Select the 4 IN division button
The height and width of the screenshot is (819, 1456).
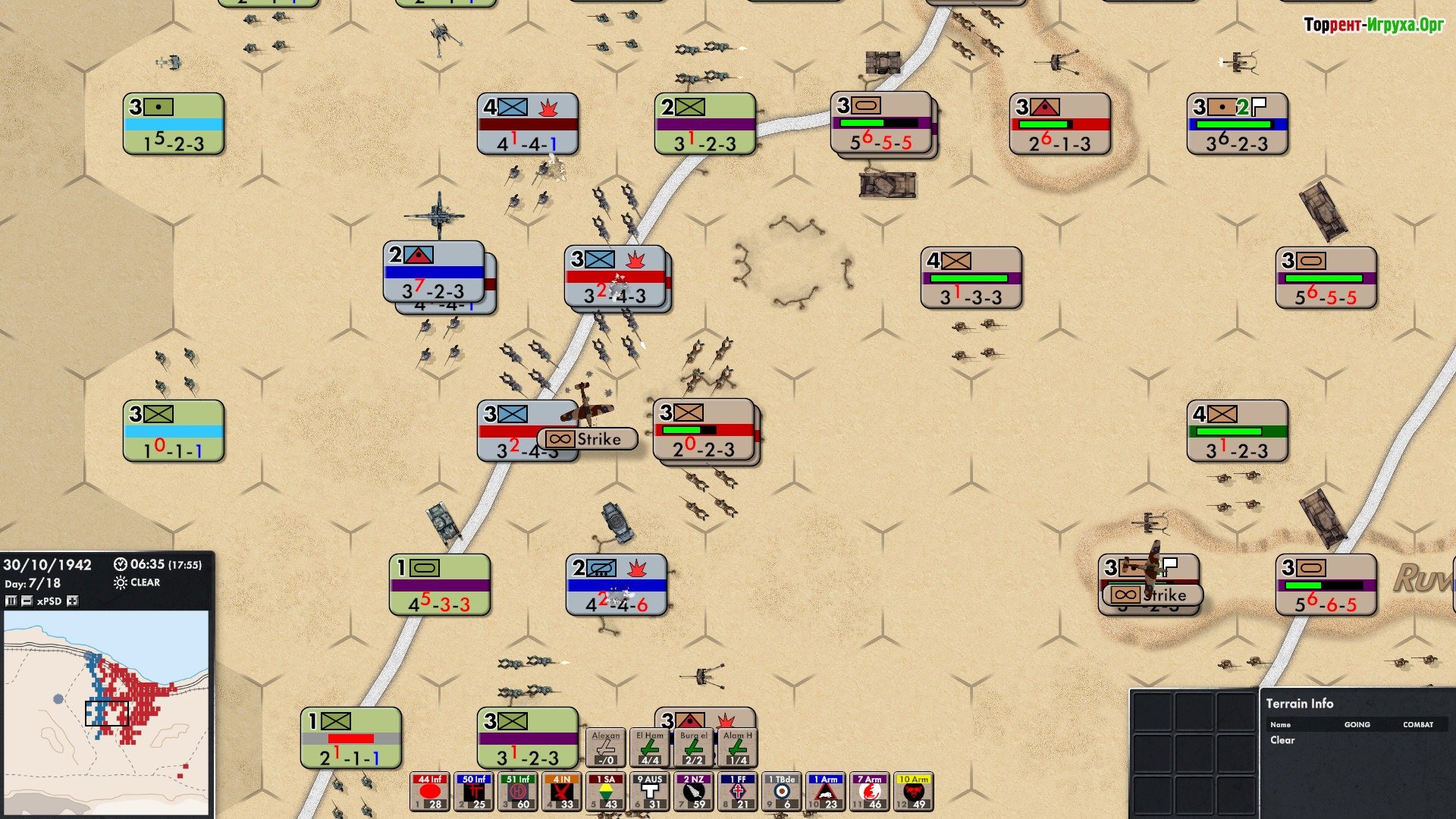tap(562, 792)
